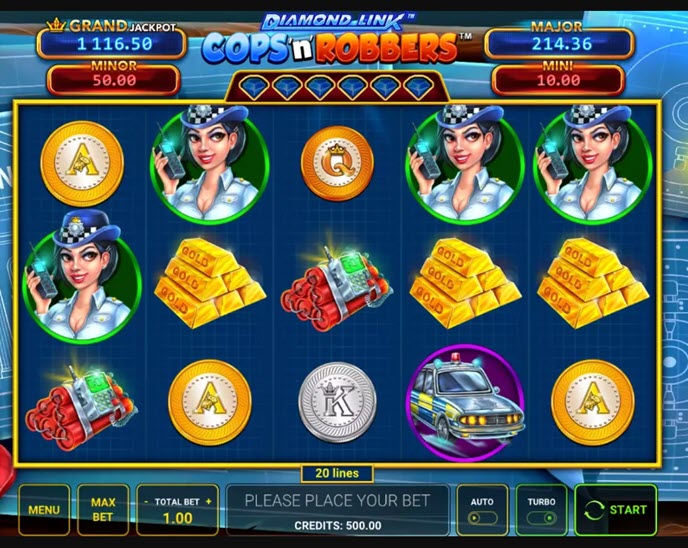Set the MAX BET
The height and width of the screenshot is (548, 688).
103,509
